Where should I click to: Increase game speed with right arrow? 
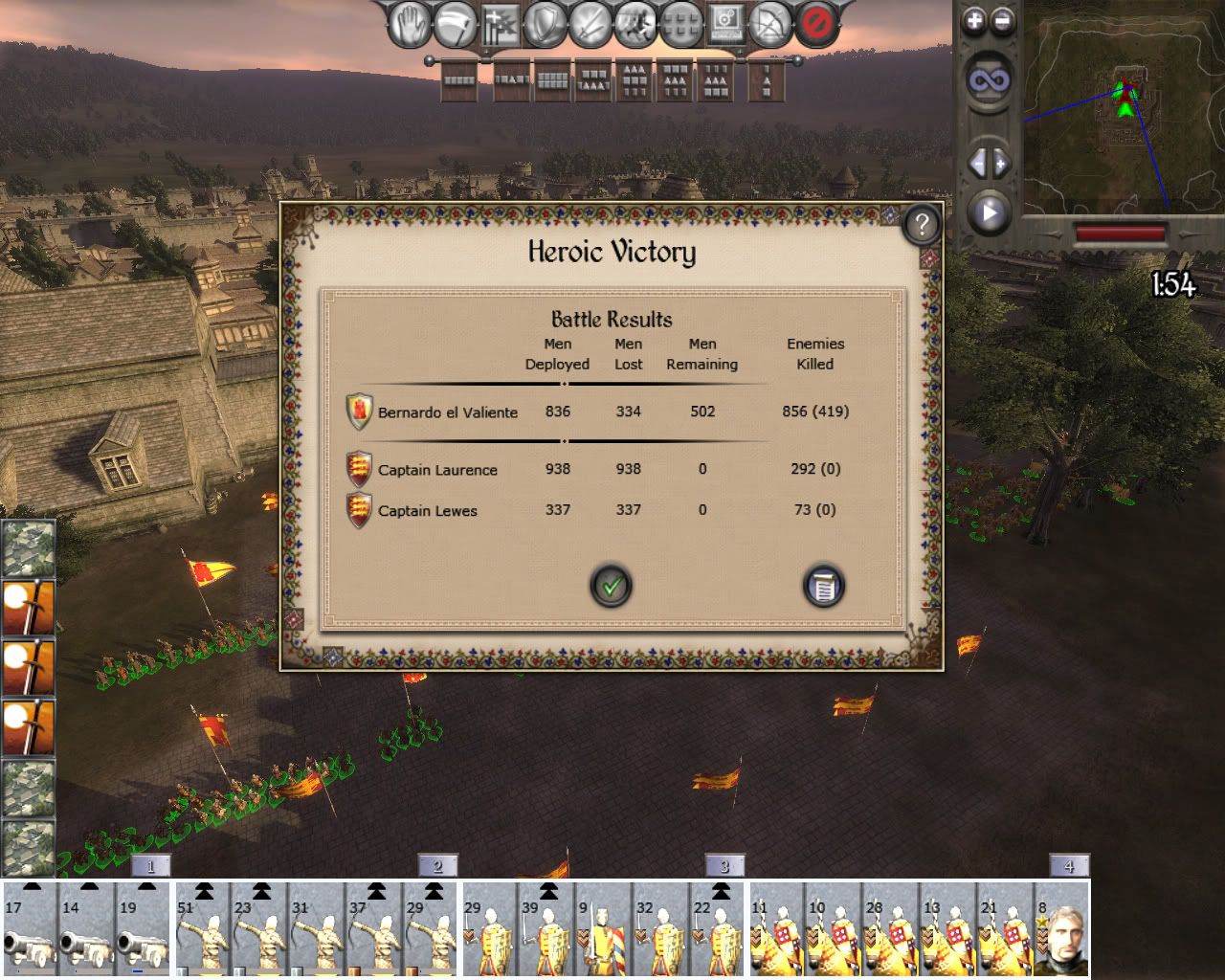click(x=1000, y=164)
